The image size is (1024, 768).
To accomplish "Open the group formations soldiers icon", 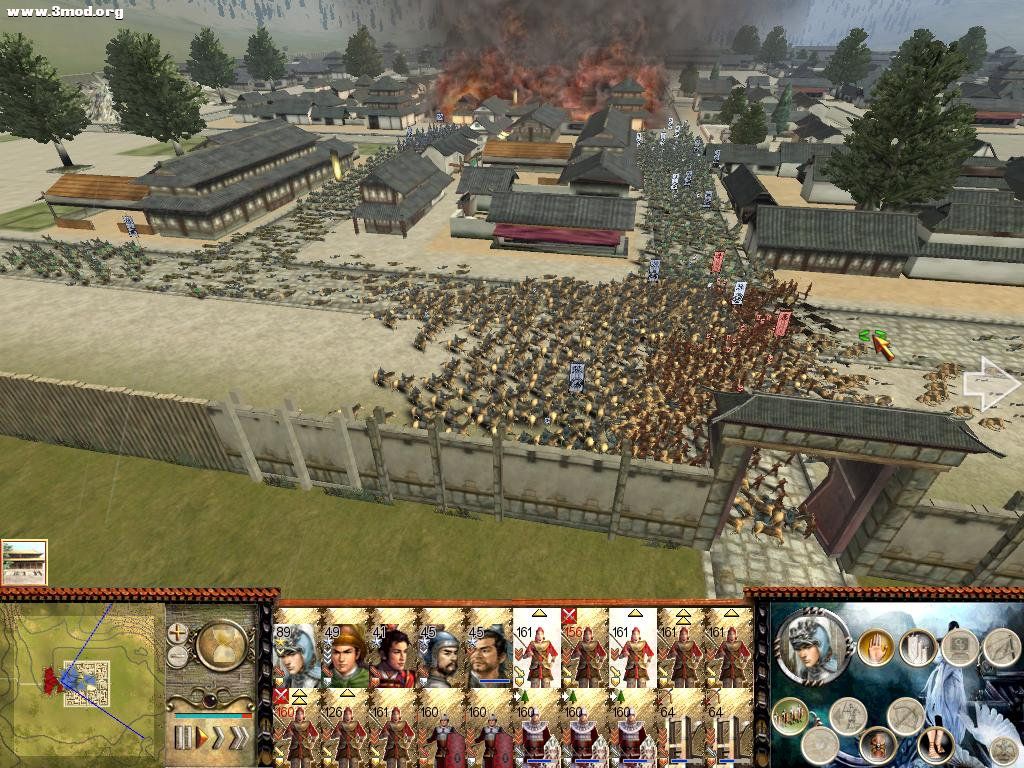I will [x=789, y=715].
